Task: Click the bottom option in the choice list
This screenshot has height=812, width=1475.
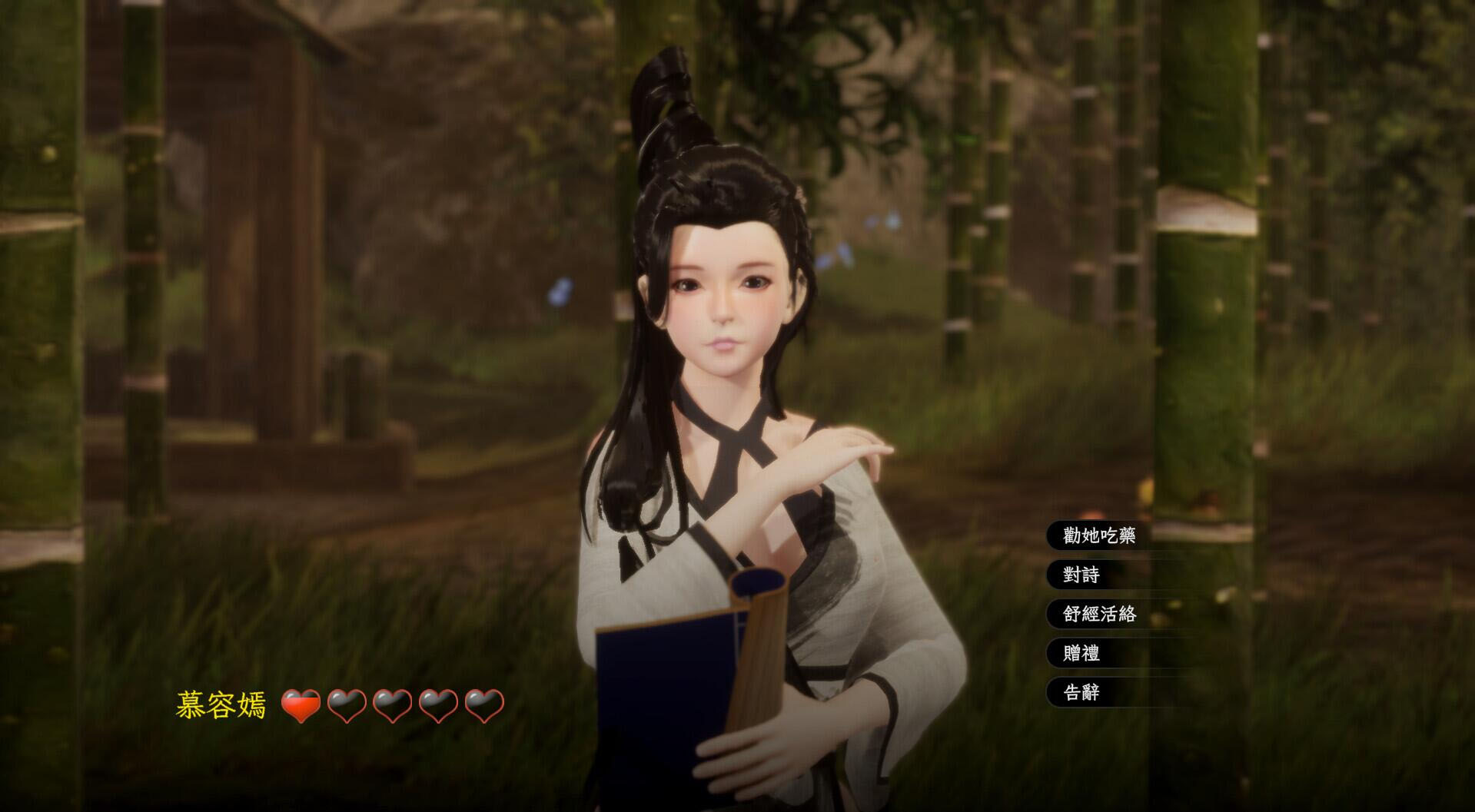Action: [1080, 691]
